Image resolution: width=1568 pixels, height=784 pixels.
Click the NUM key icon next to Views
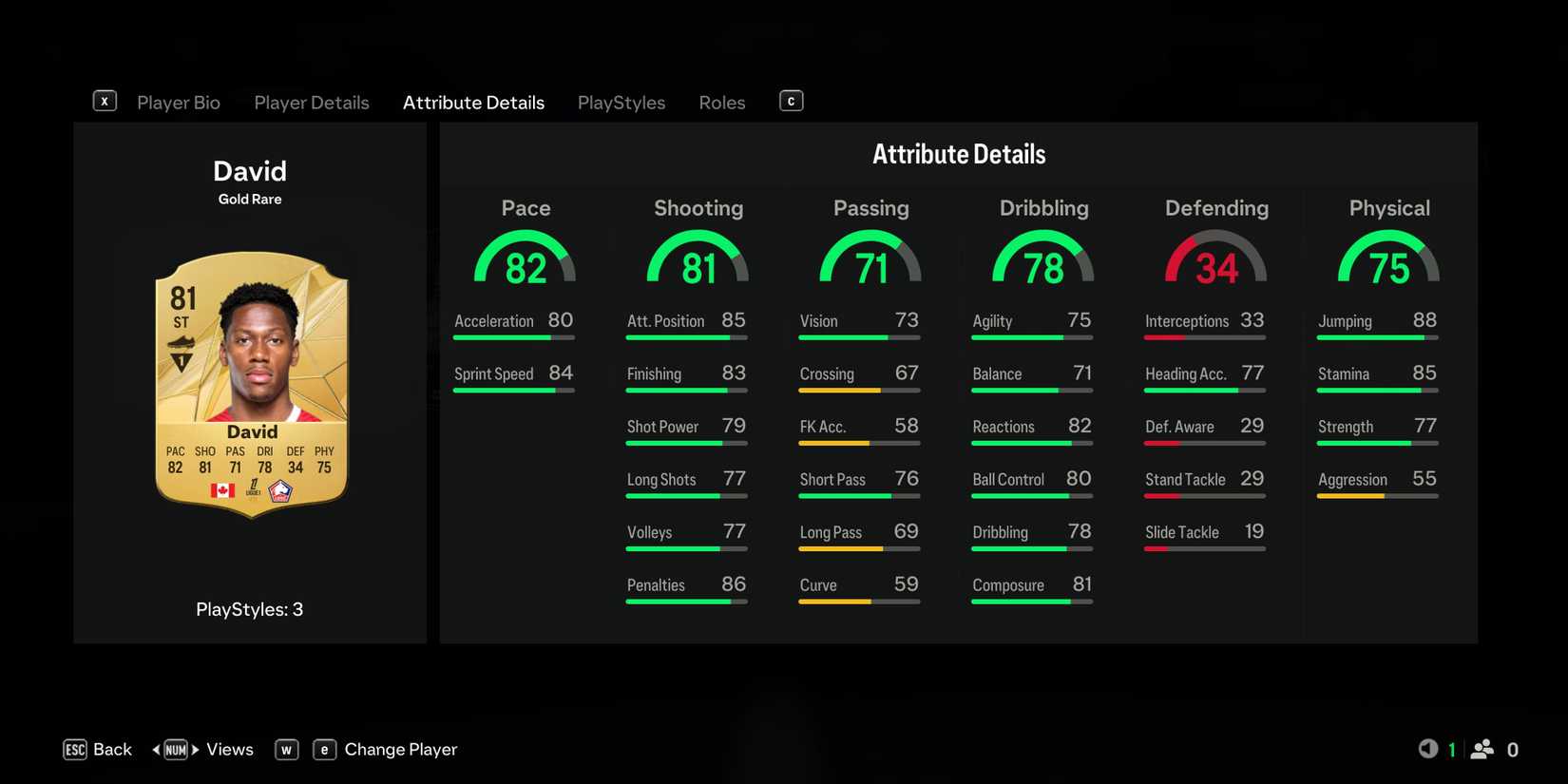click(175, 750)
